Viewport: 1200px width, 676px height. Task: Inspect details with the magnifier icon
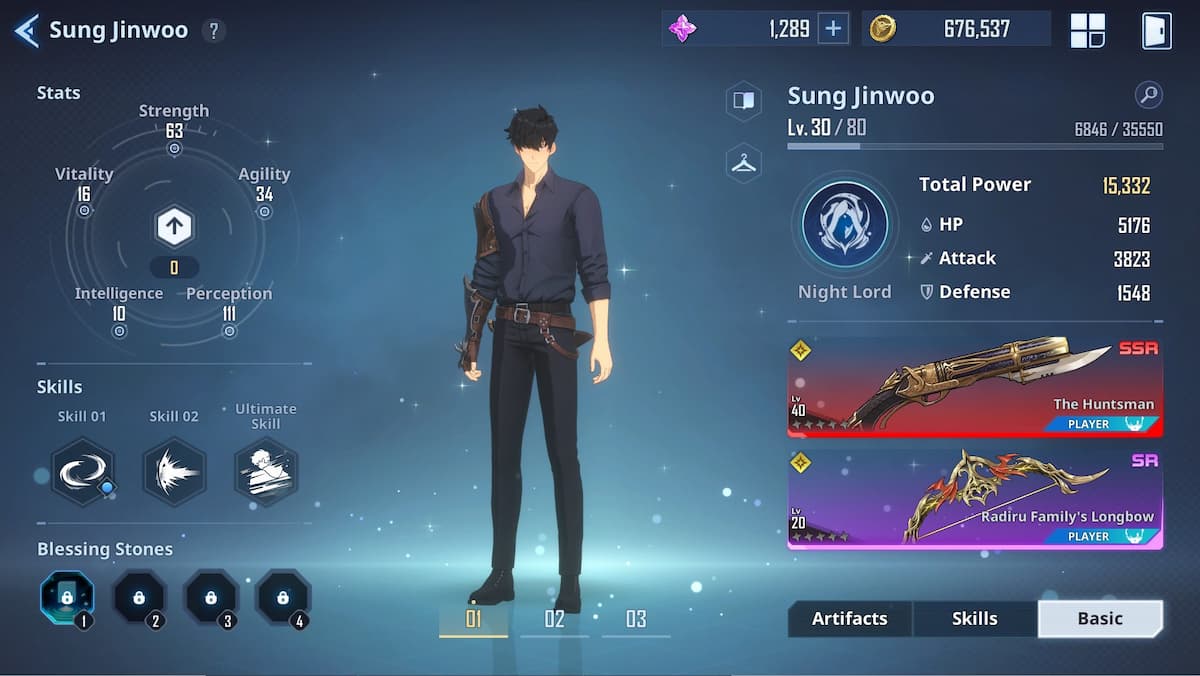click(x=1149, y=96)
